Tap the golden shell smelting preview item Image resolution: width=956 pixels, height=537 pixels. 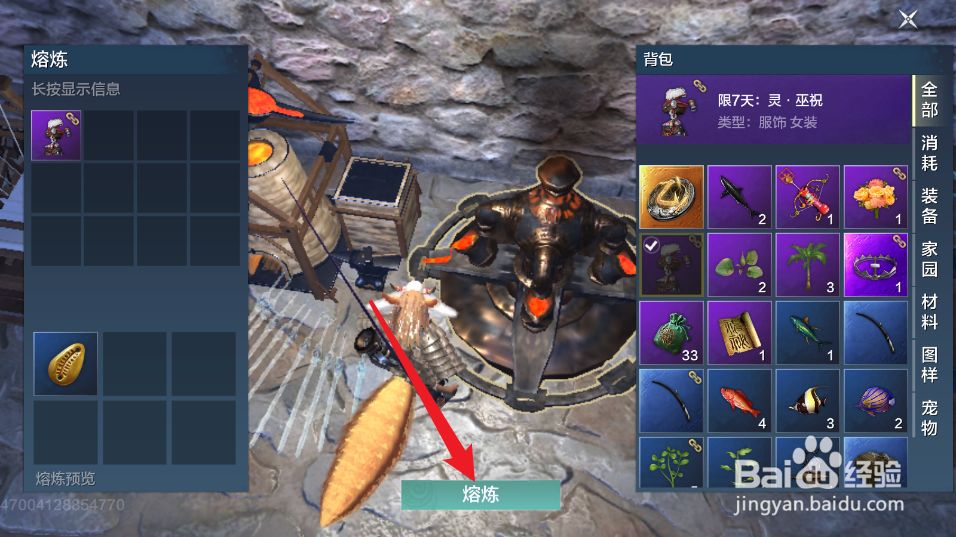coord(65,364)
